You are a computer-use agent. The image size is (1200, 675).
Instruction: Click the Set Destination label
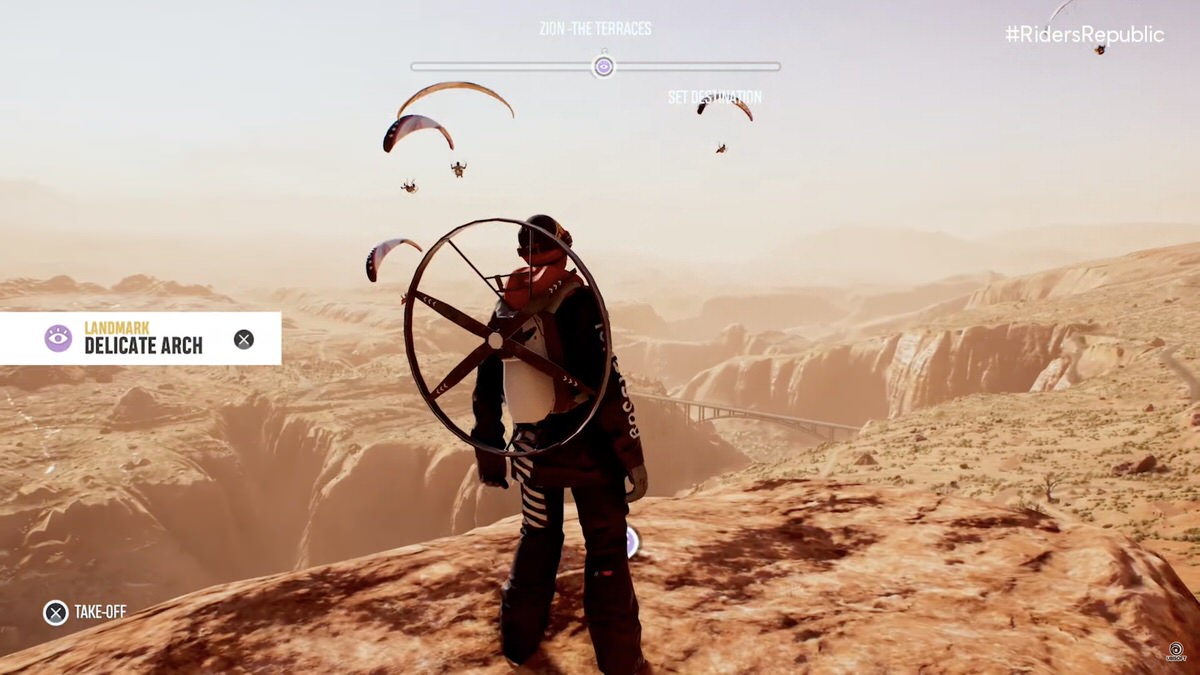(x=714, y=97)
